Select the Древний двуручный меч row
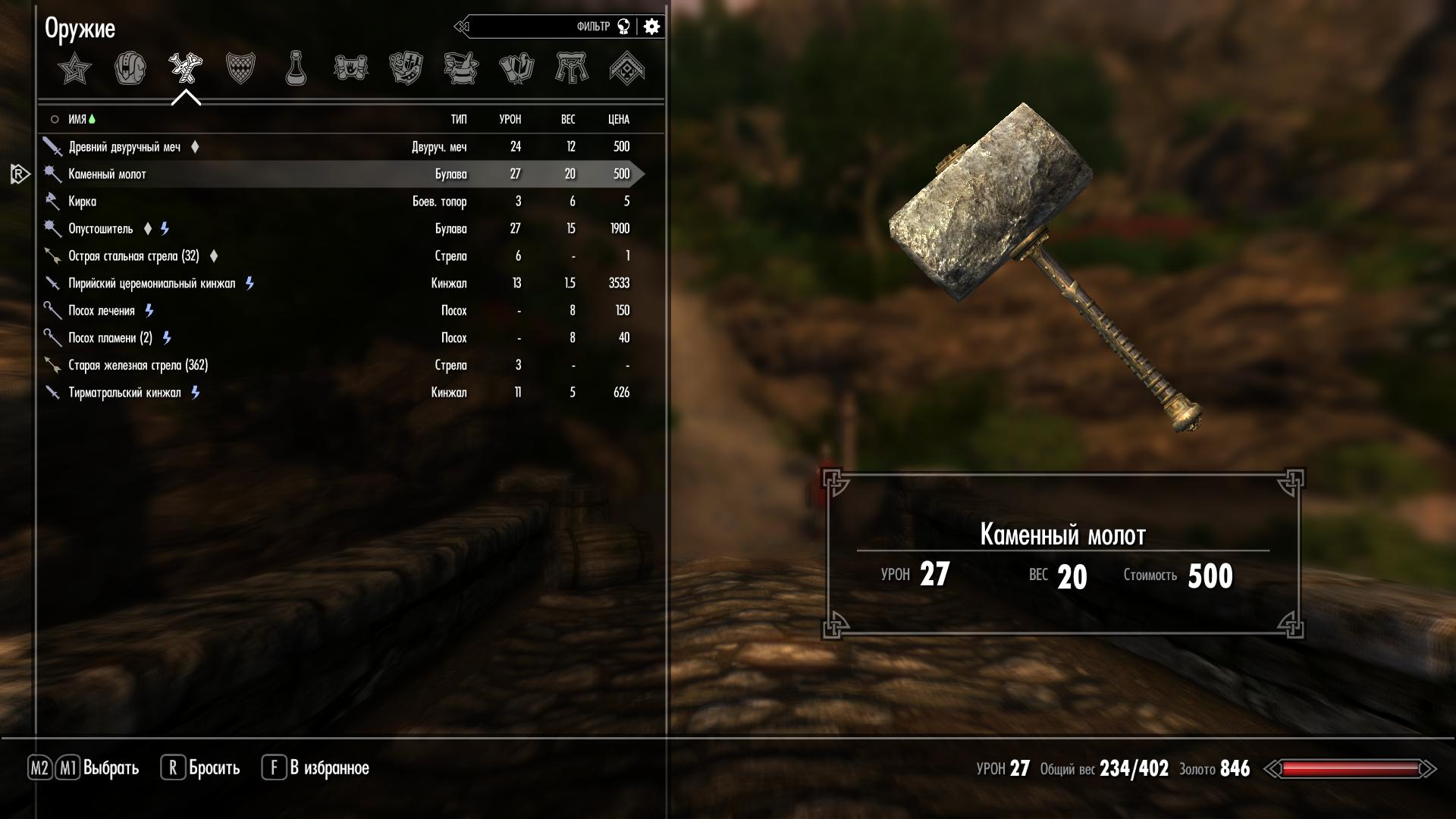This screenshot has width=1456, height=819. 125,147
